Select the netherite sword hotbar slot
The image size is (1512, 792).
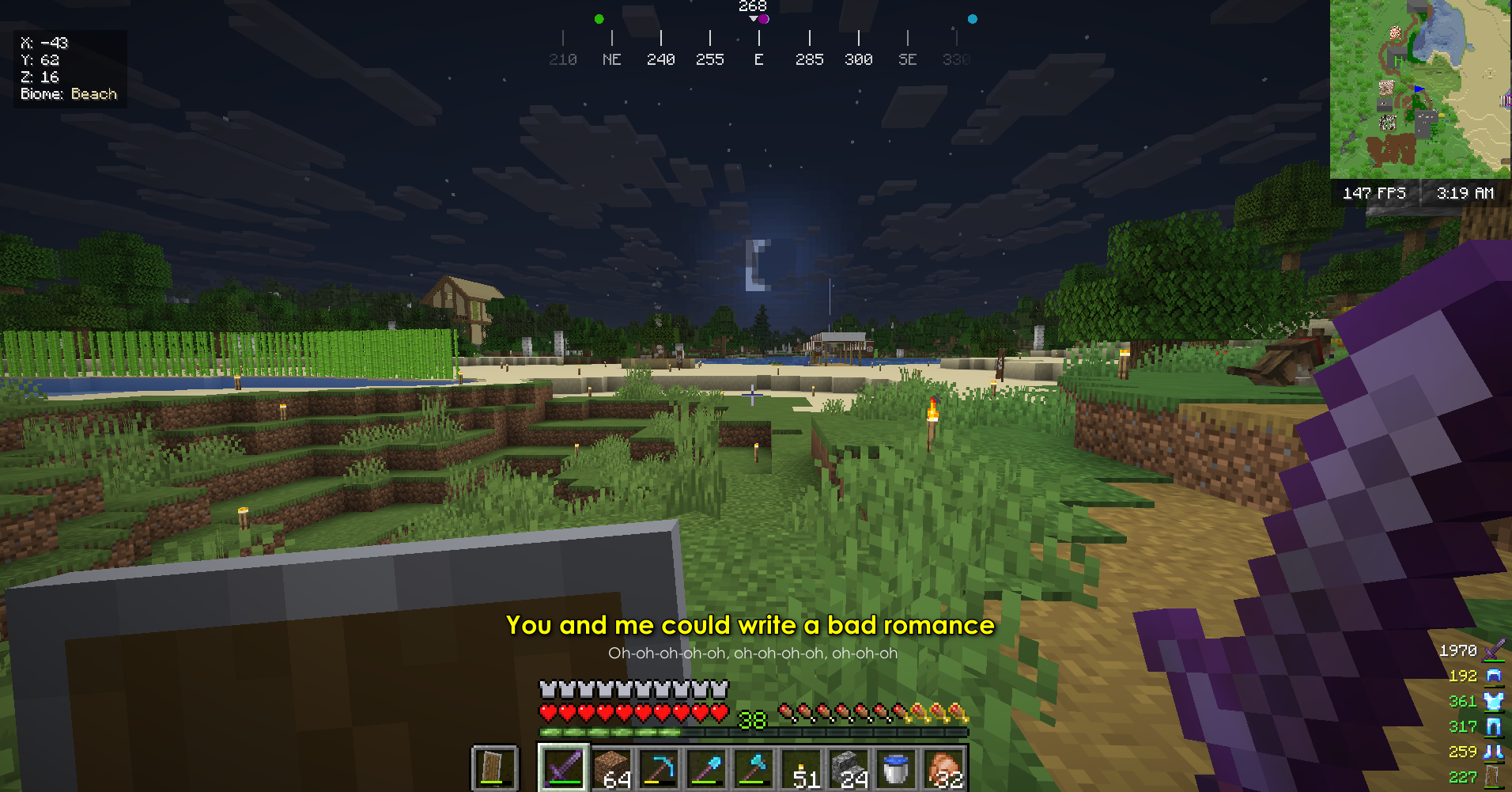[563, 767]
